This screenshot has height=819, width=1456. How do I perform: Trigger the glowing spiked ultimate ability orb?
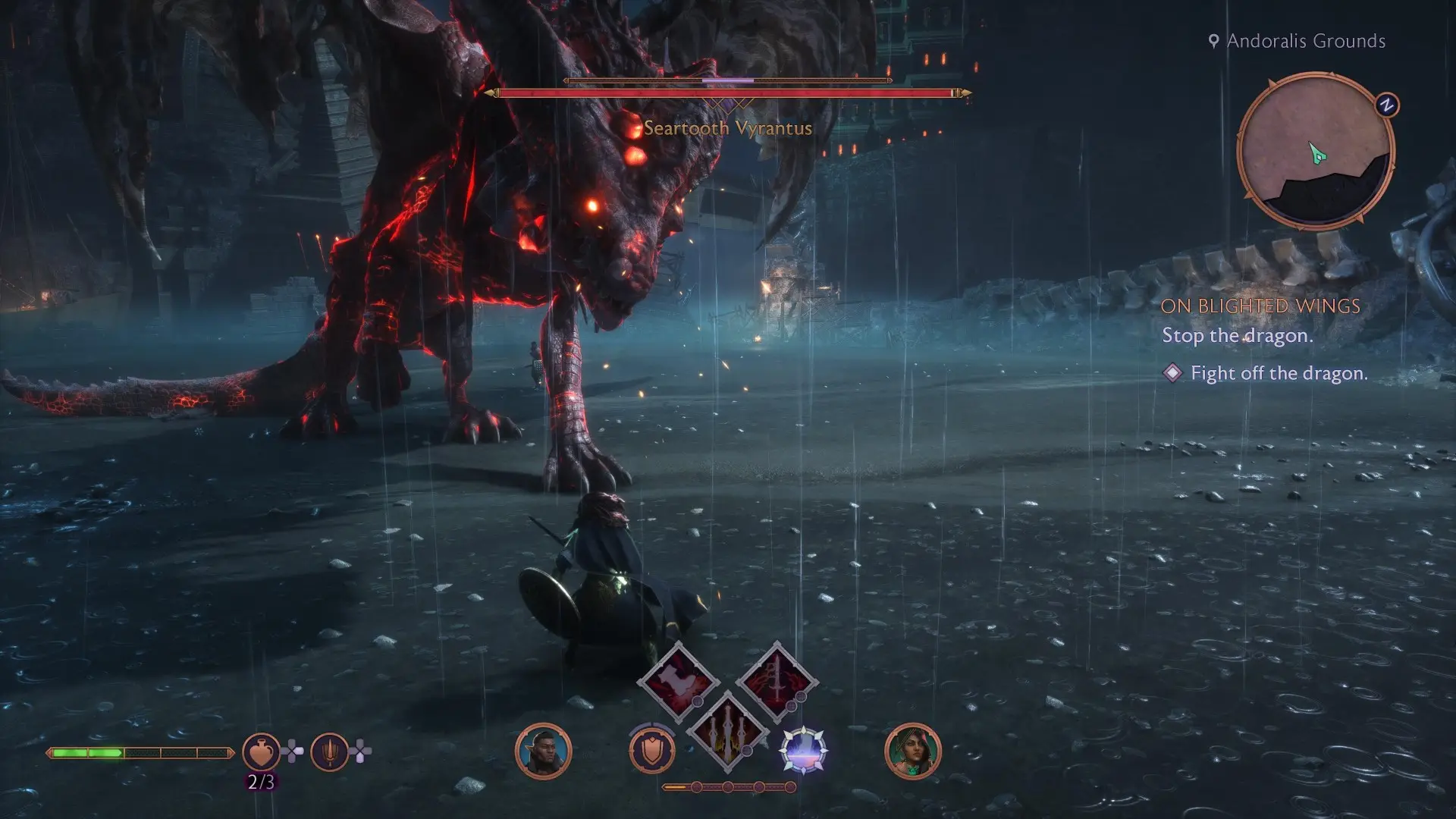(x=803, y=751)
